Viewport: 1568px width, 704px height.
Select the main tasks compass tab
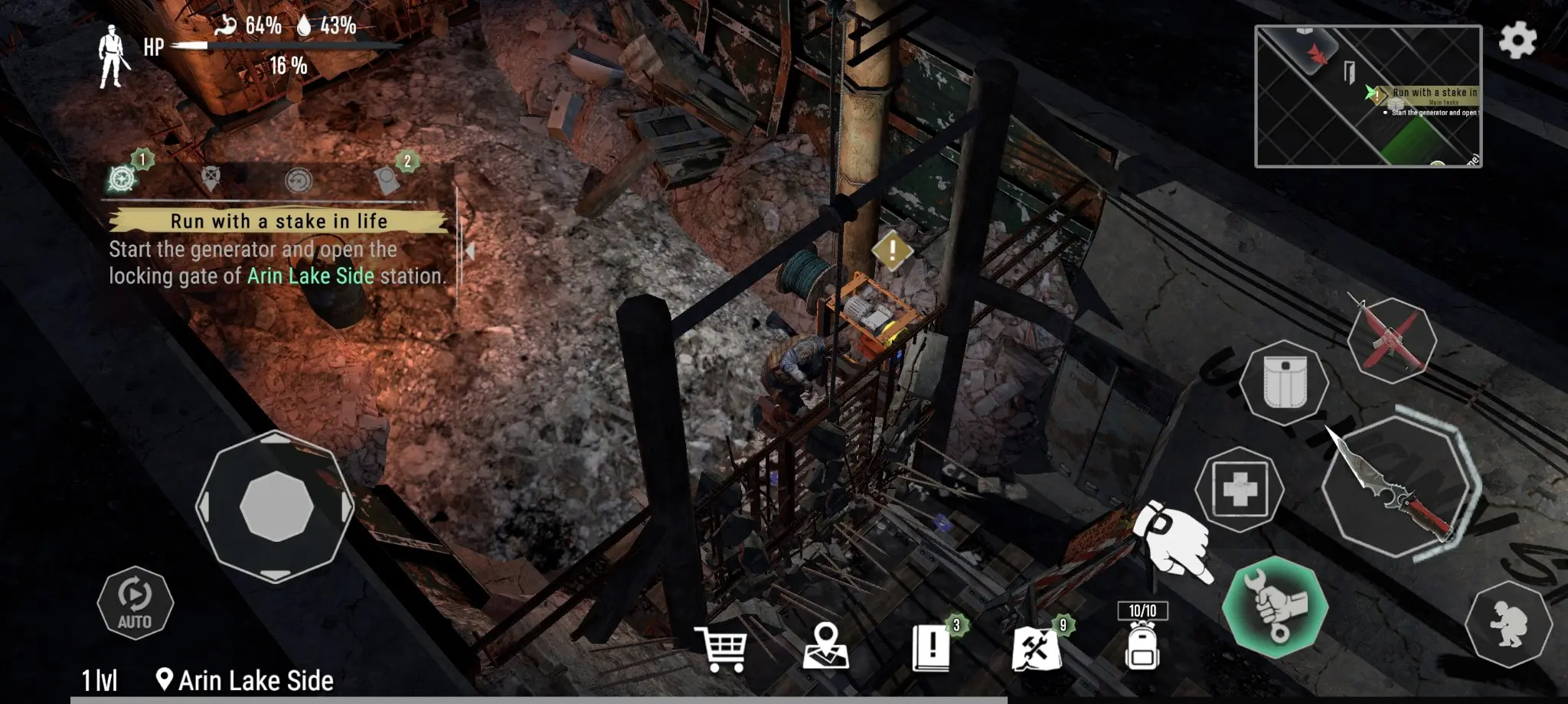point(122,178)
